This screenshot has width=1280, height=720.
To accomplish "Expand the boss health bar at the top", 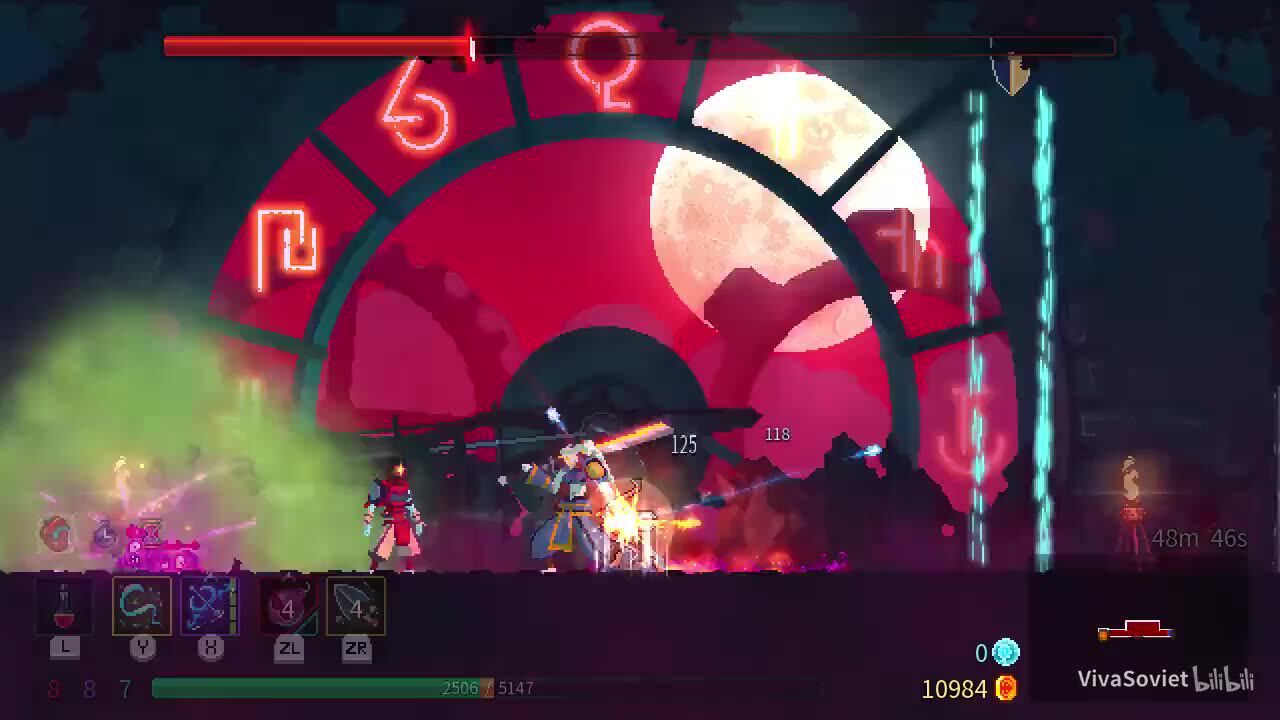I will tap(320, 43).
